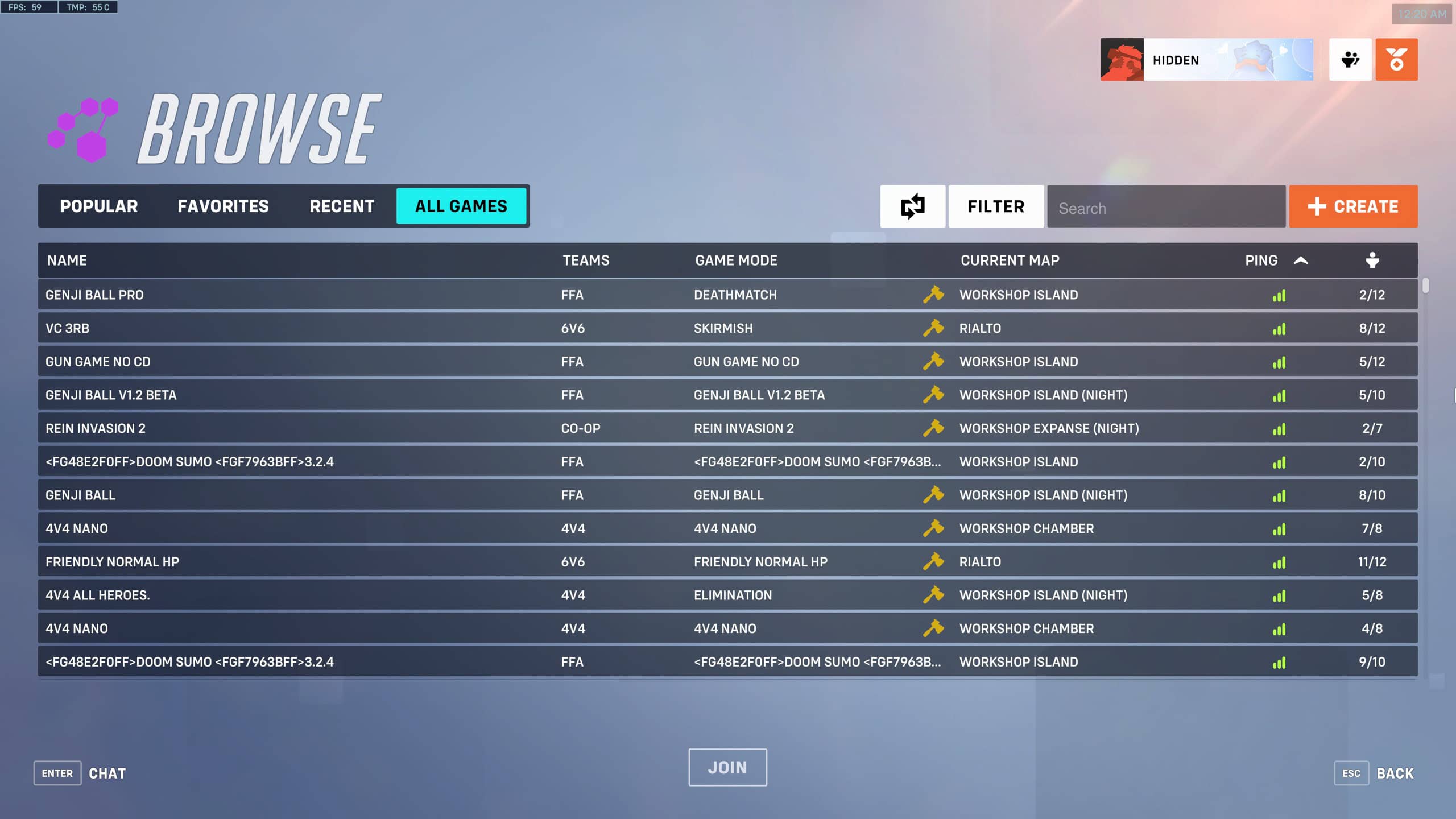Click the hammer icon on REIN INVASION 2 row
1456x819 pixels.
(x=934, y=428)
